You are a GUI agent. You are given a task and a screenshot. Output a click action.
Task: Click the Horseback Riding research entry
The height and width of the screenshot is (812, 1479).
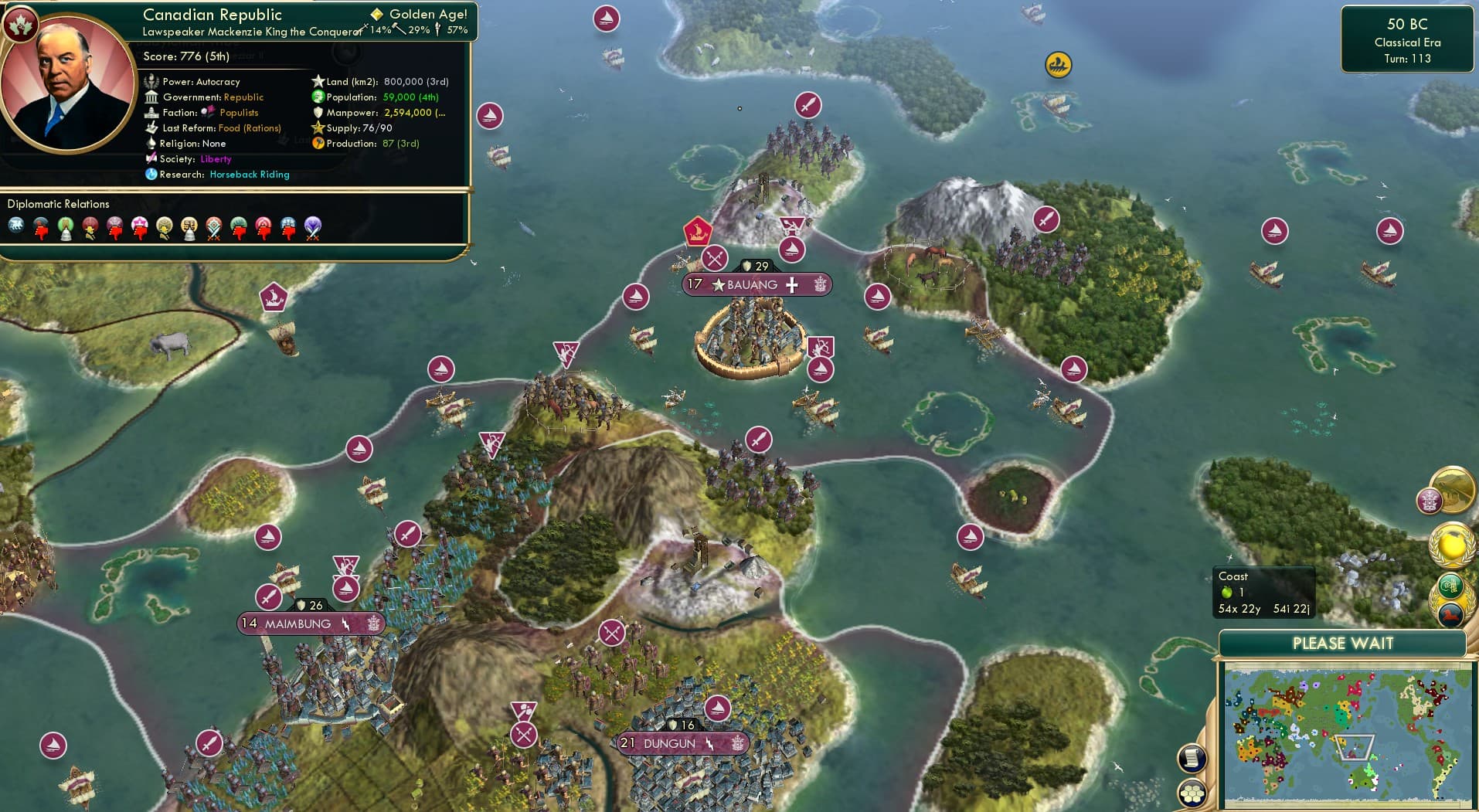(x=249, y=175)
